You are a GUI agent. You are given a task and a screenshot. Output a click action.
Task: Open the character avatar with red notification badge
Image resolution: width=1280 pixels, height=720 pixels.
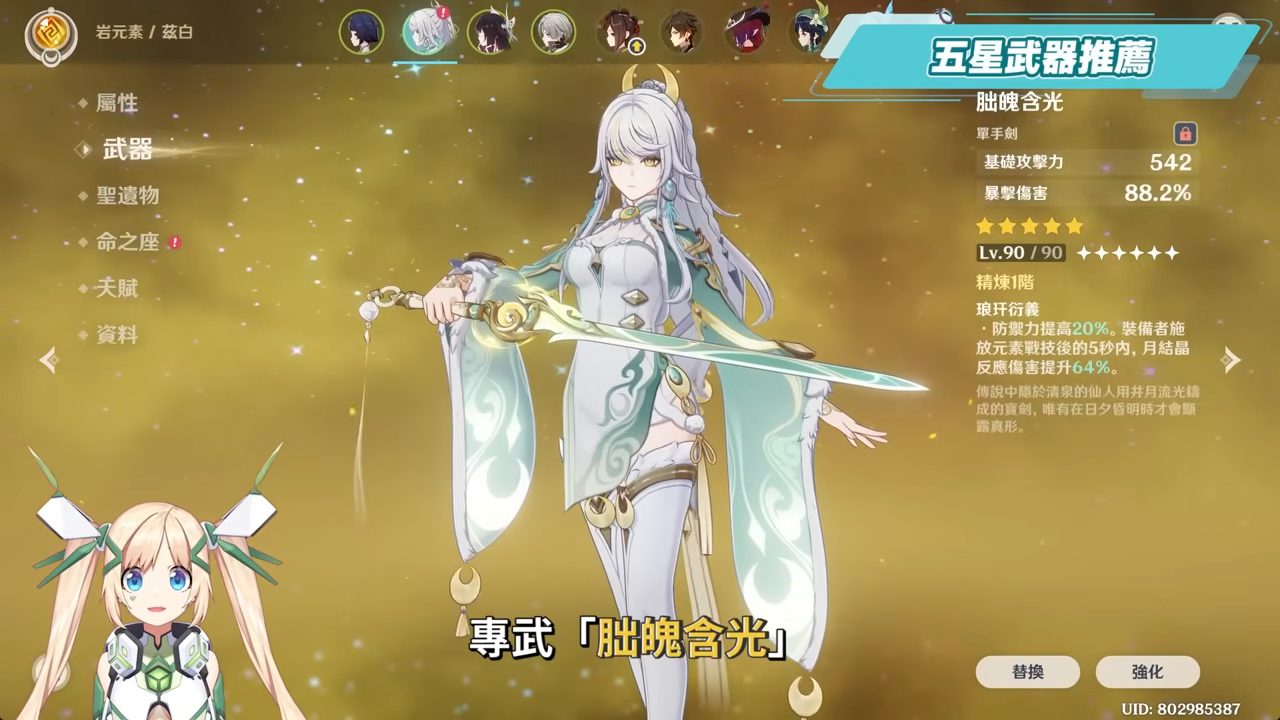(425, 32)
